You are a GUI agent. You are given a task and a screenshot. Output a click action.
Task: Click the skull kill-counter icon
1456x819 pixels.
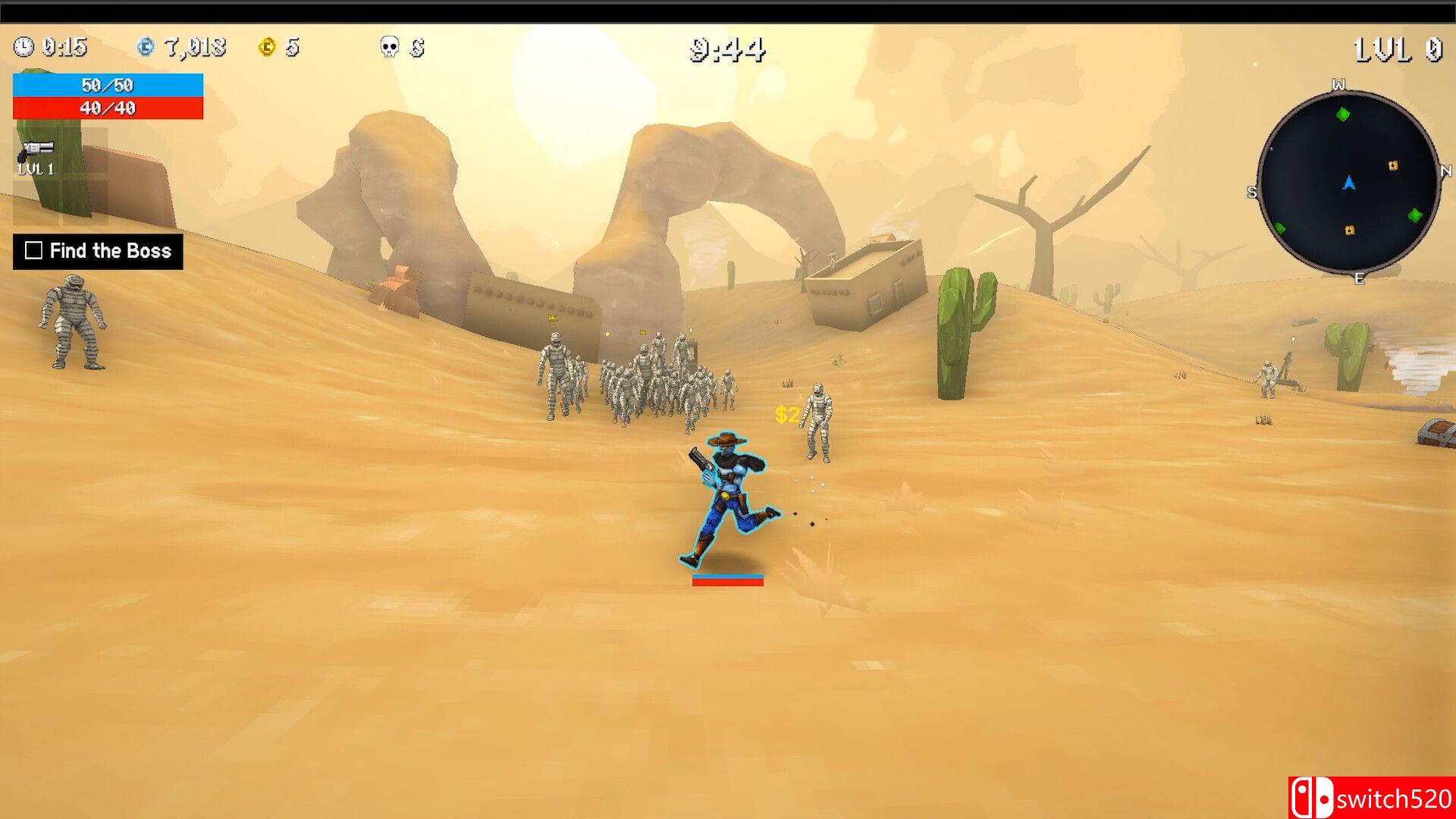tap(389, 48)
